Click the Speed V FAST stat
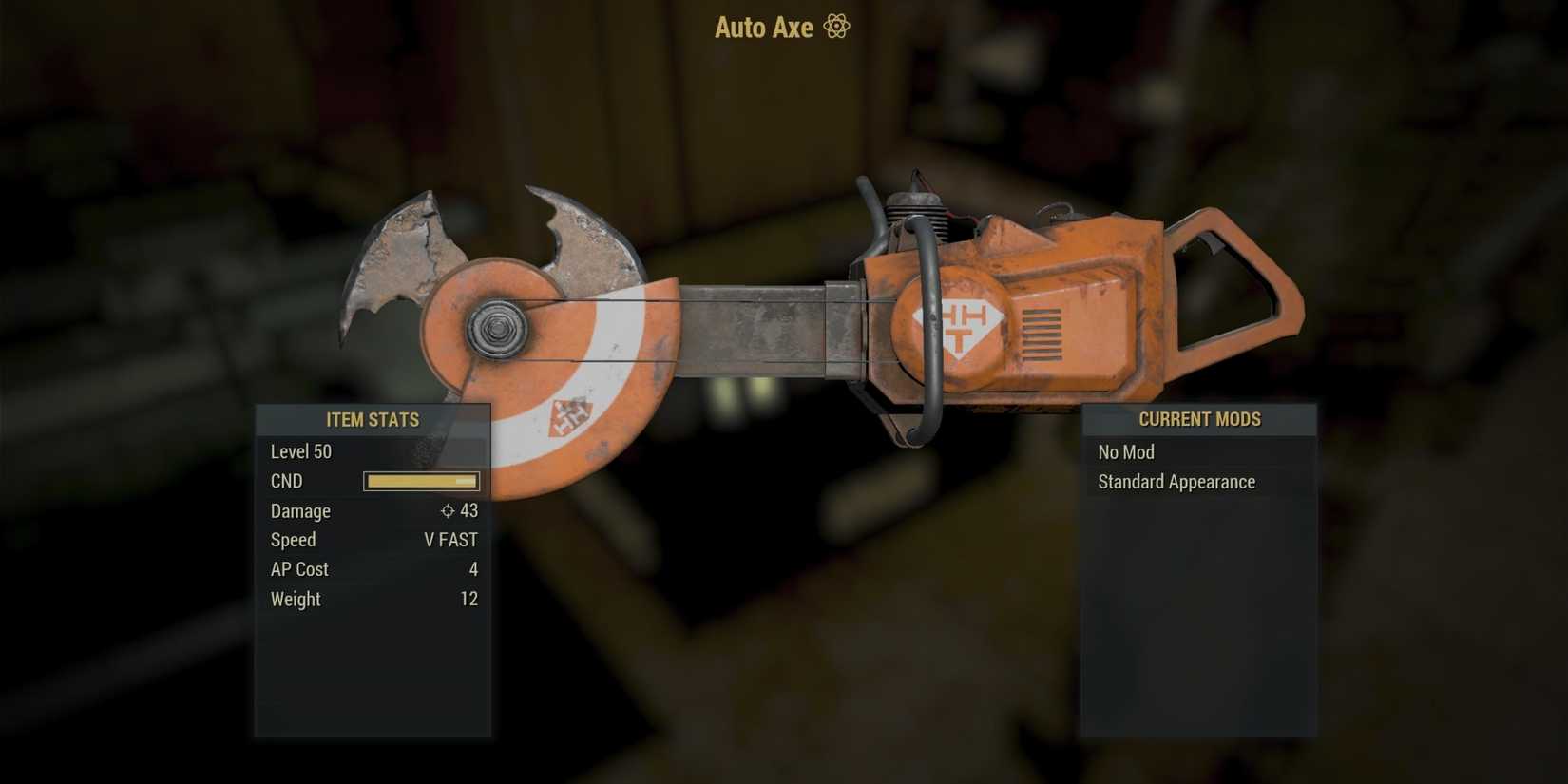Viewport: 1568px width, 784px height. (451, 540)
